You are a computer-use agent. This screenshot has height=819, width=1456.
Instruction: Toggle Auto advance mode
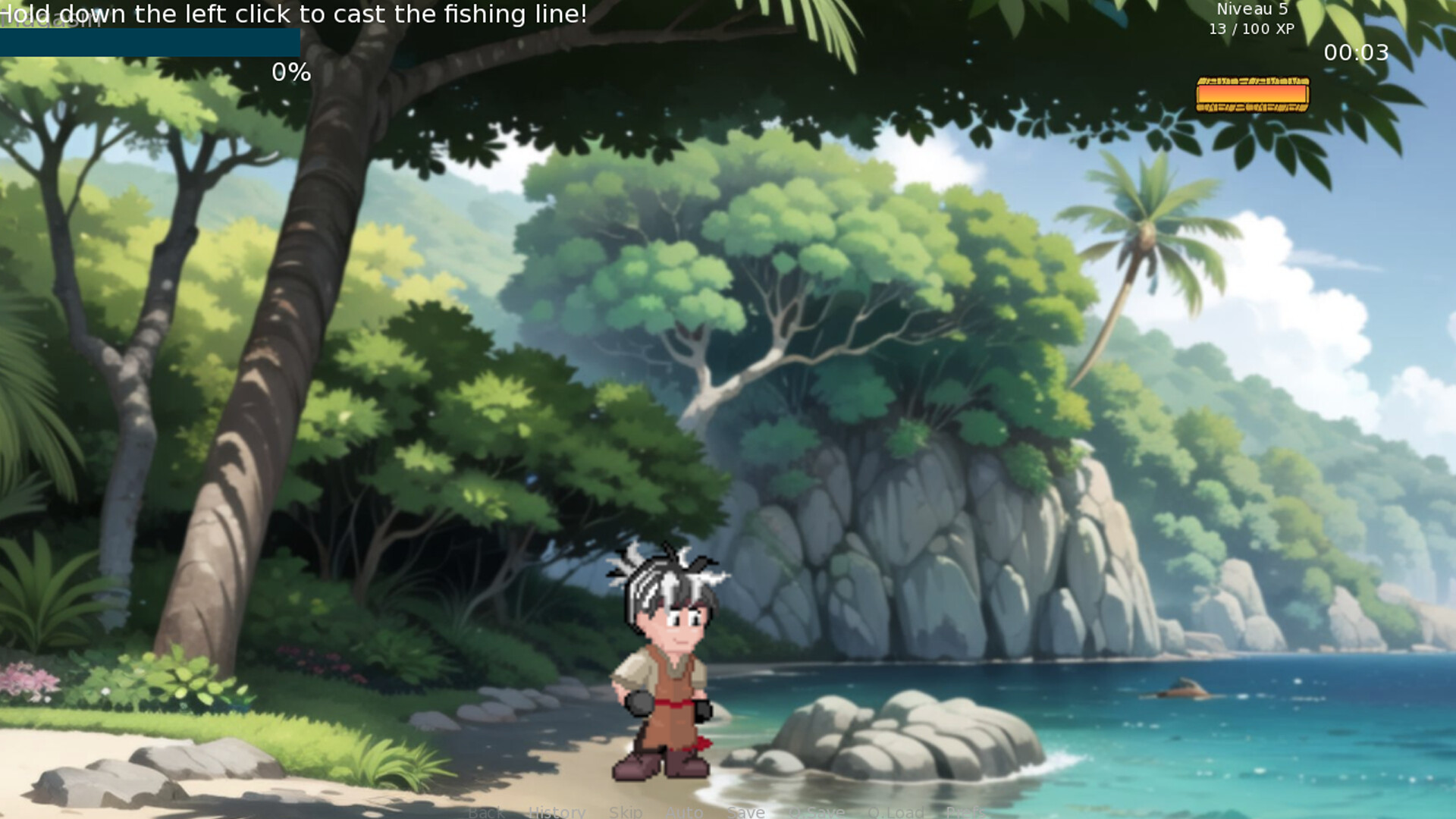[683, 813]
